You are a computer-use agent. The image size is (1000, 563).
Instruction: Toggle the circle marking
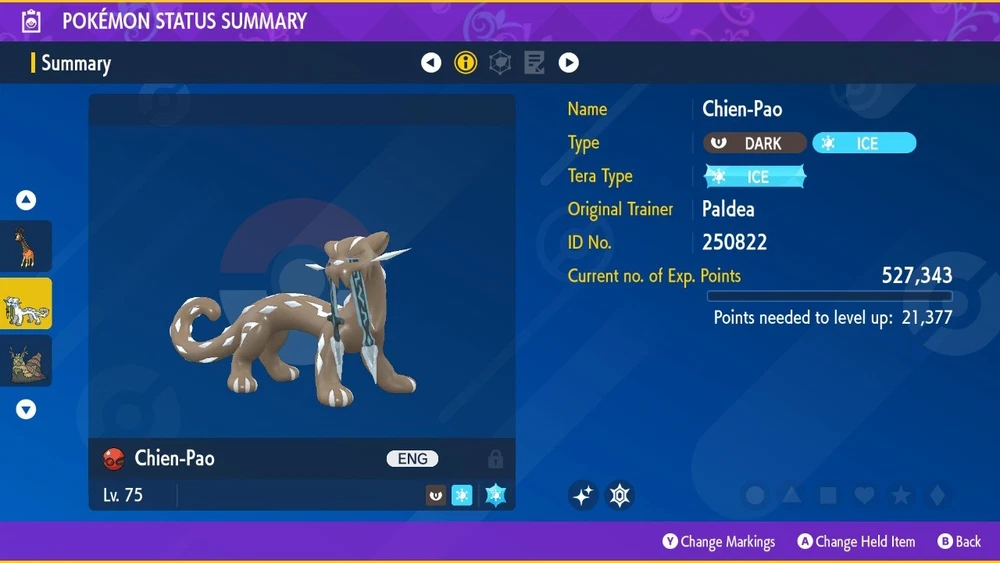click(x=756, y=495)
